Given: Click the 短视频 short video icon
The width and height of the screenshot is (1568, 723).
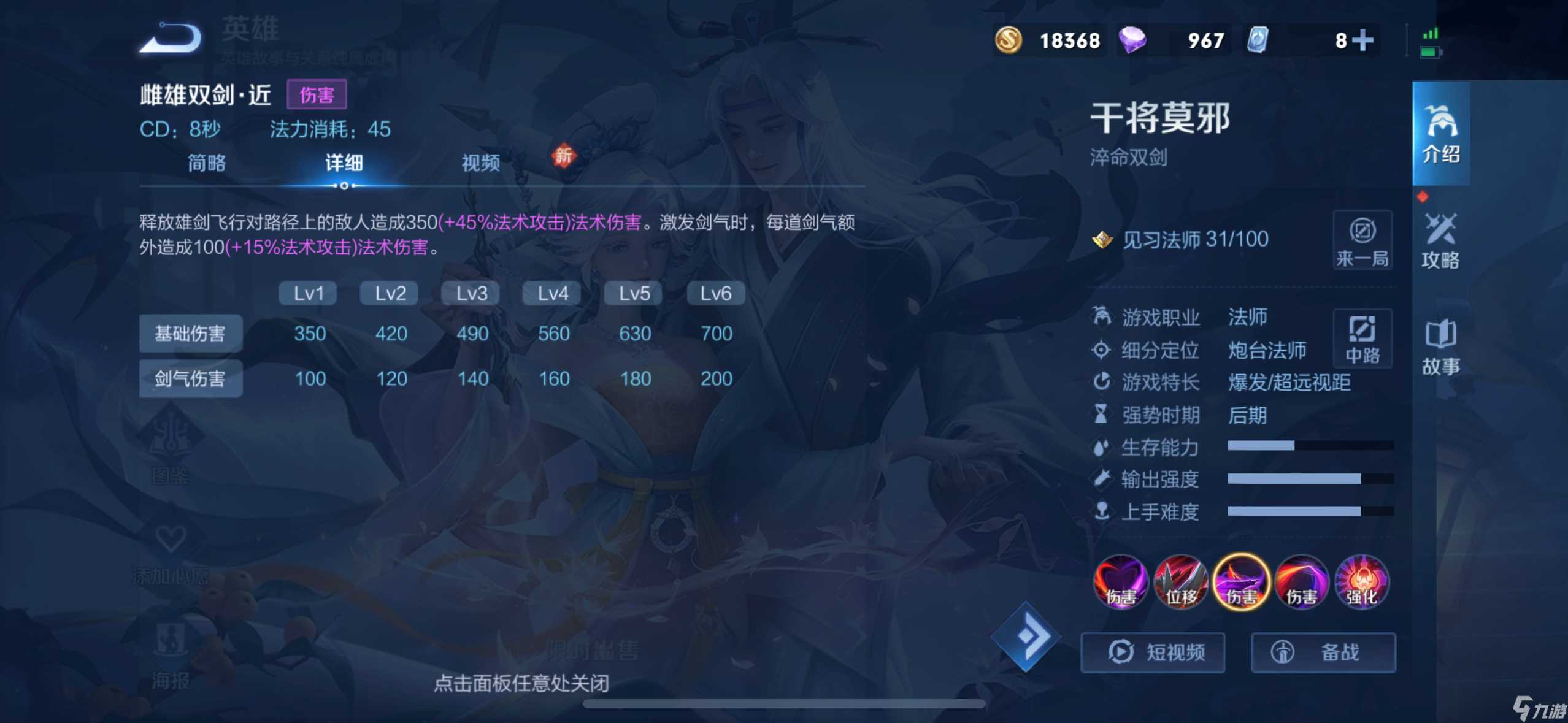Looking at the screenshot, I should 1153,652.
